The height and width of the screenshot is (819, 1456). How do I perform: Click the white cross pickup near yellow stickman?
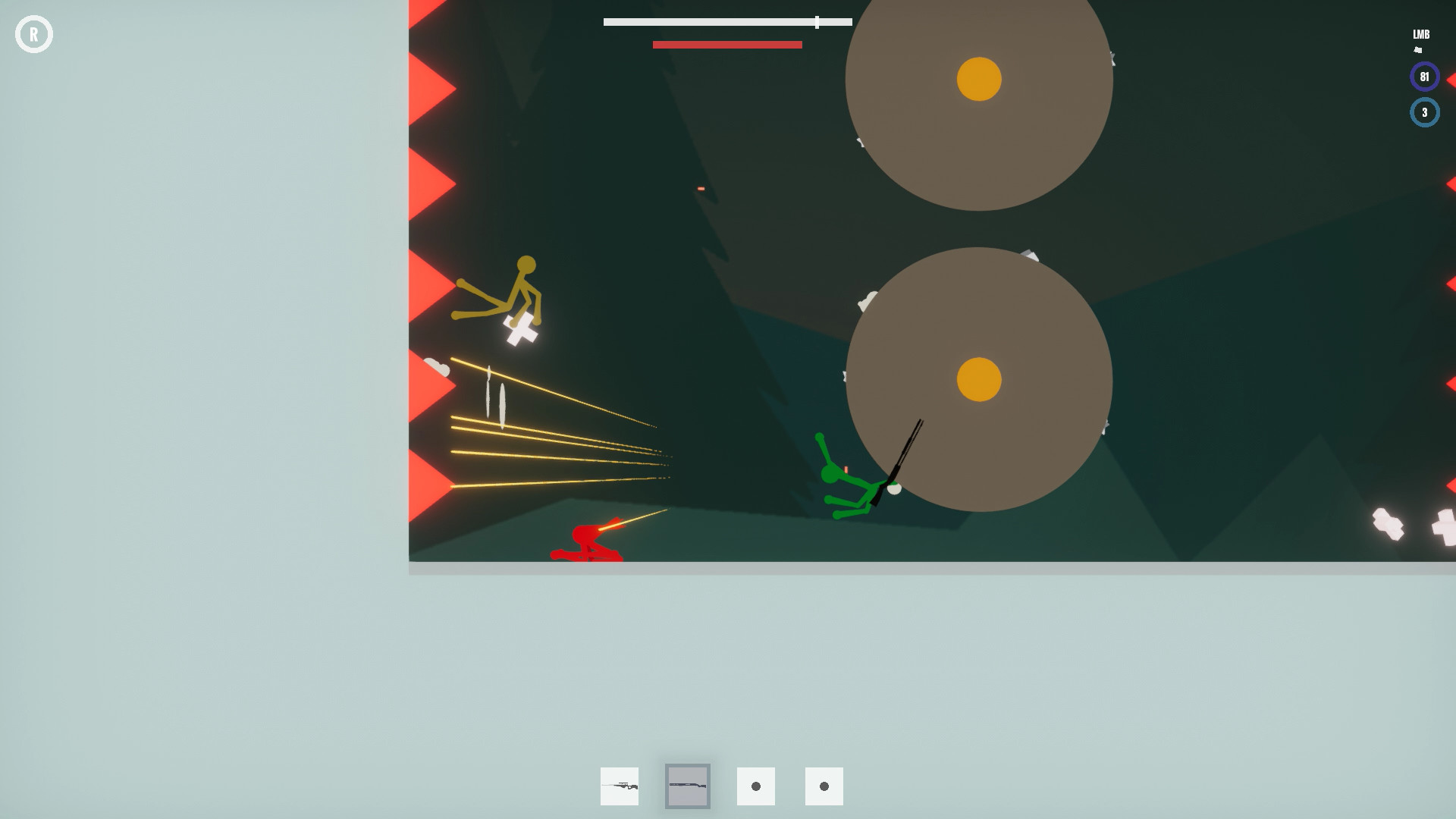click(519, 329)
